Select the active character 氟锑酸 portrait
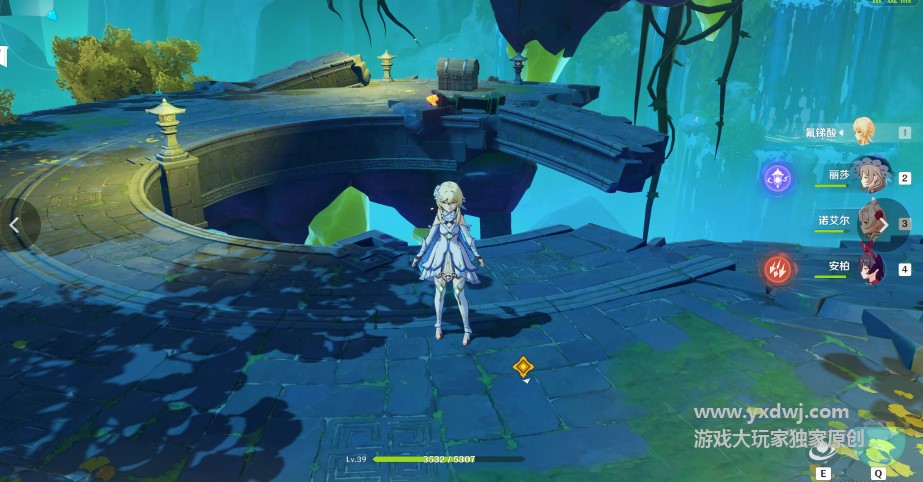923x482 pixels. tap(862, 131)
